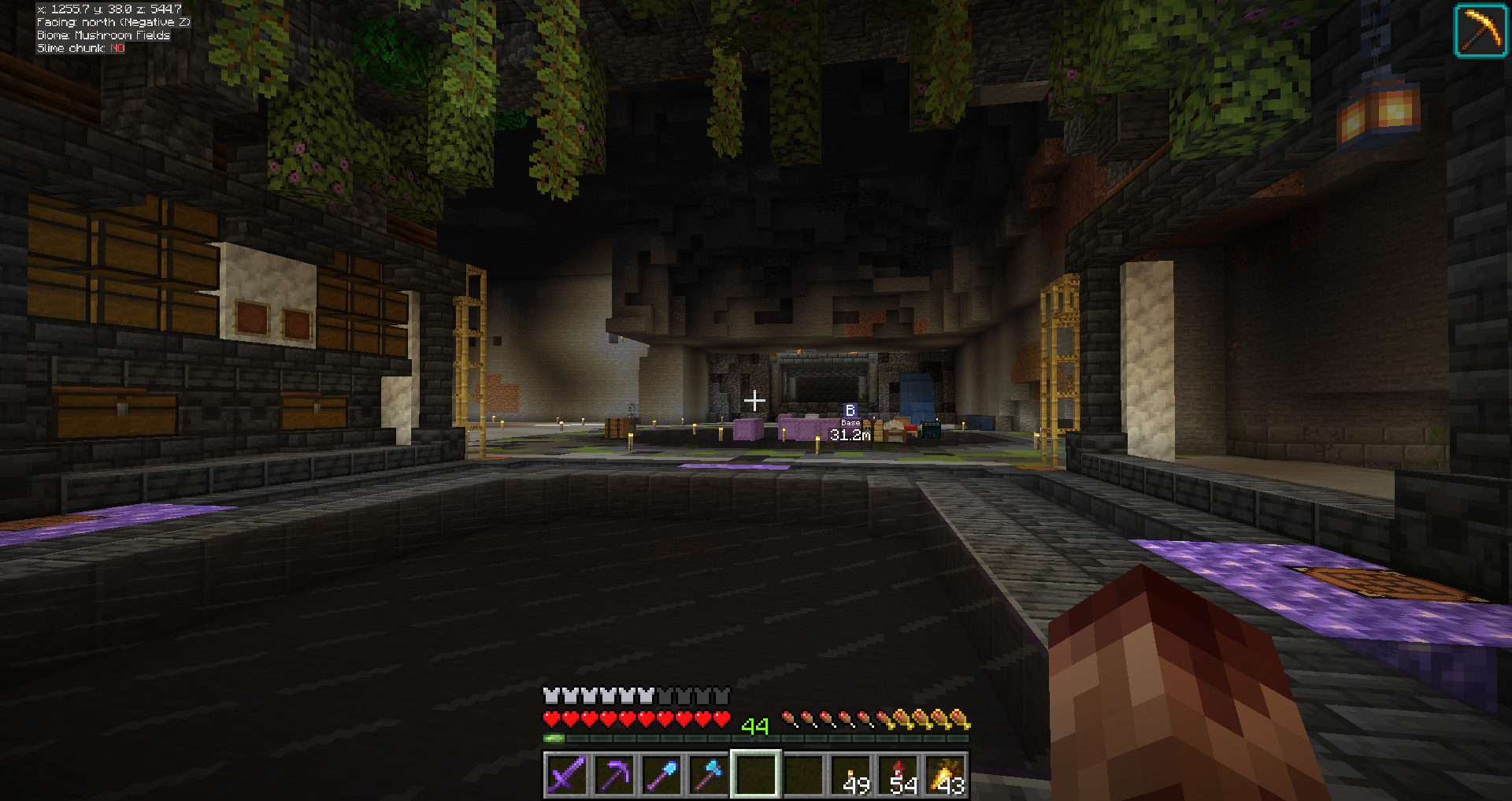The image size is (1512, 801).
Task: Equip the diamond axe from hotbar
Action: pos(709,774)
